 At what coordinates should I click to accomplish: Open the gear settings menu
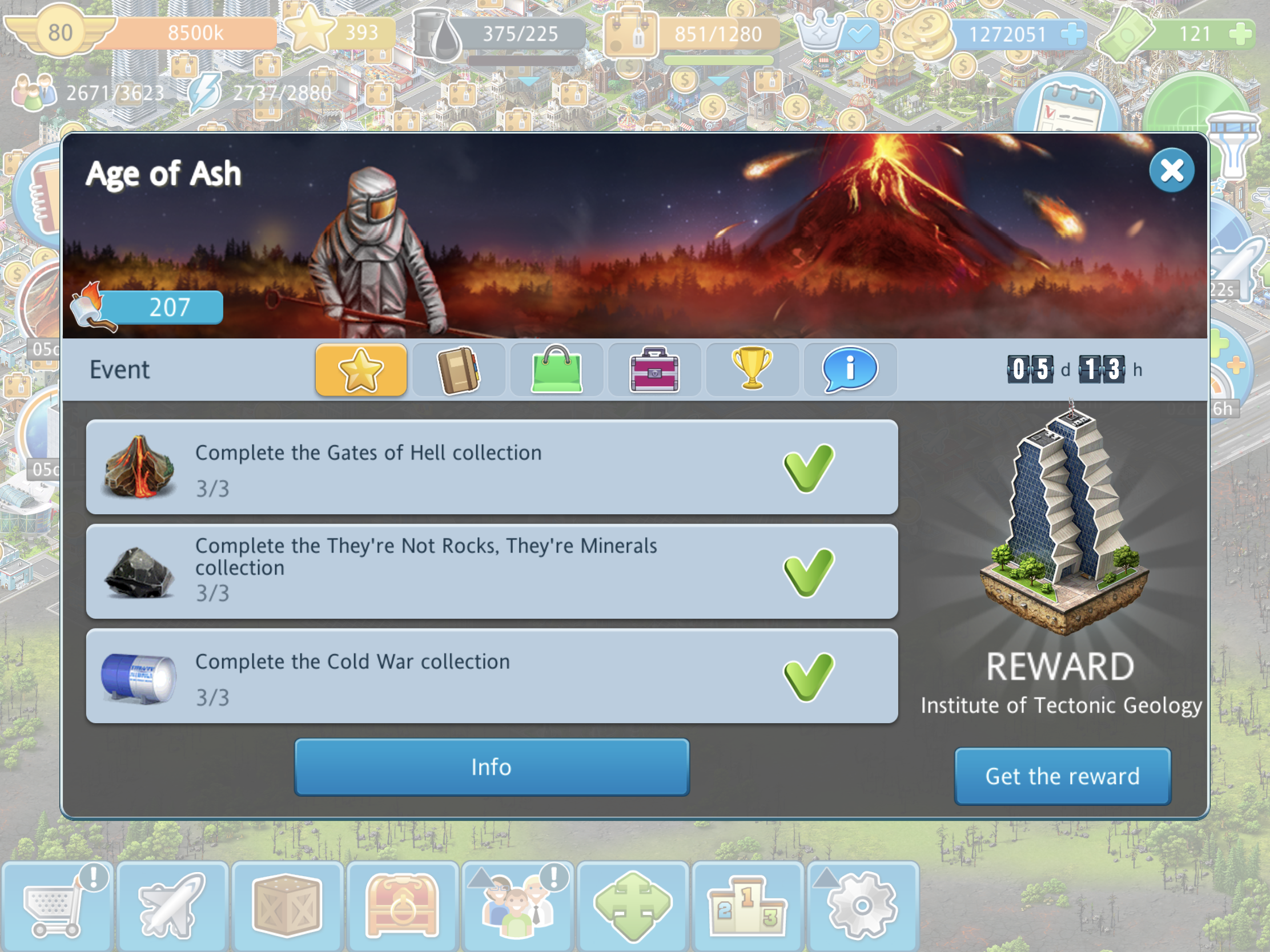(x=862, y=907)
